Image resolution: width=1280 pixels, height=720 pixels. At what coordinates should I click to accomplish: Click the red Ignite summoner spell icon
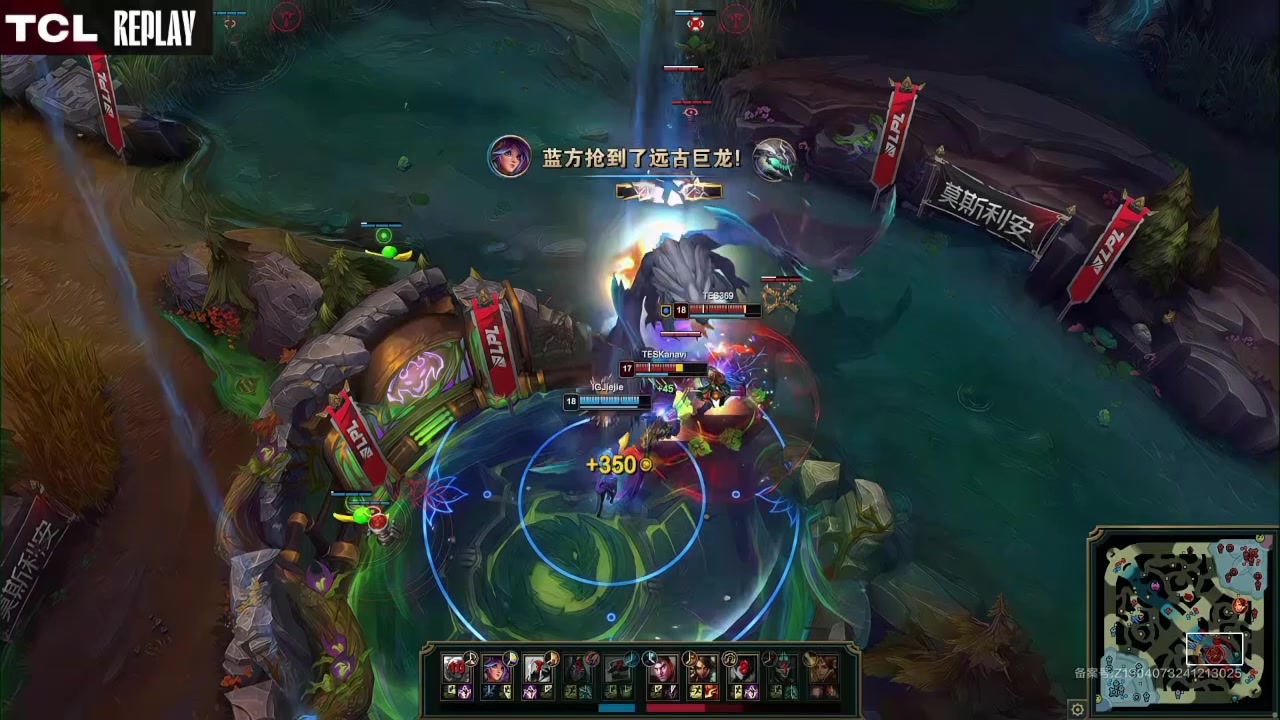coord(711,692)
